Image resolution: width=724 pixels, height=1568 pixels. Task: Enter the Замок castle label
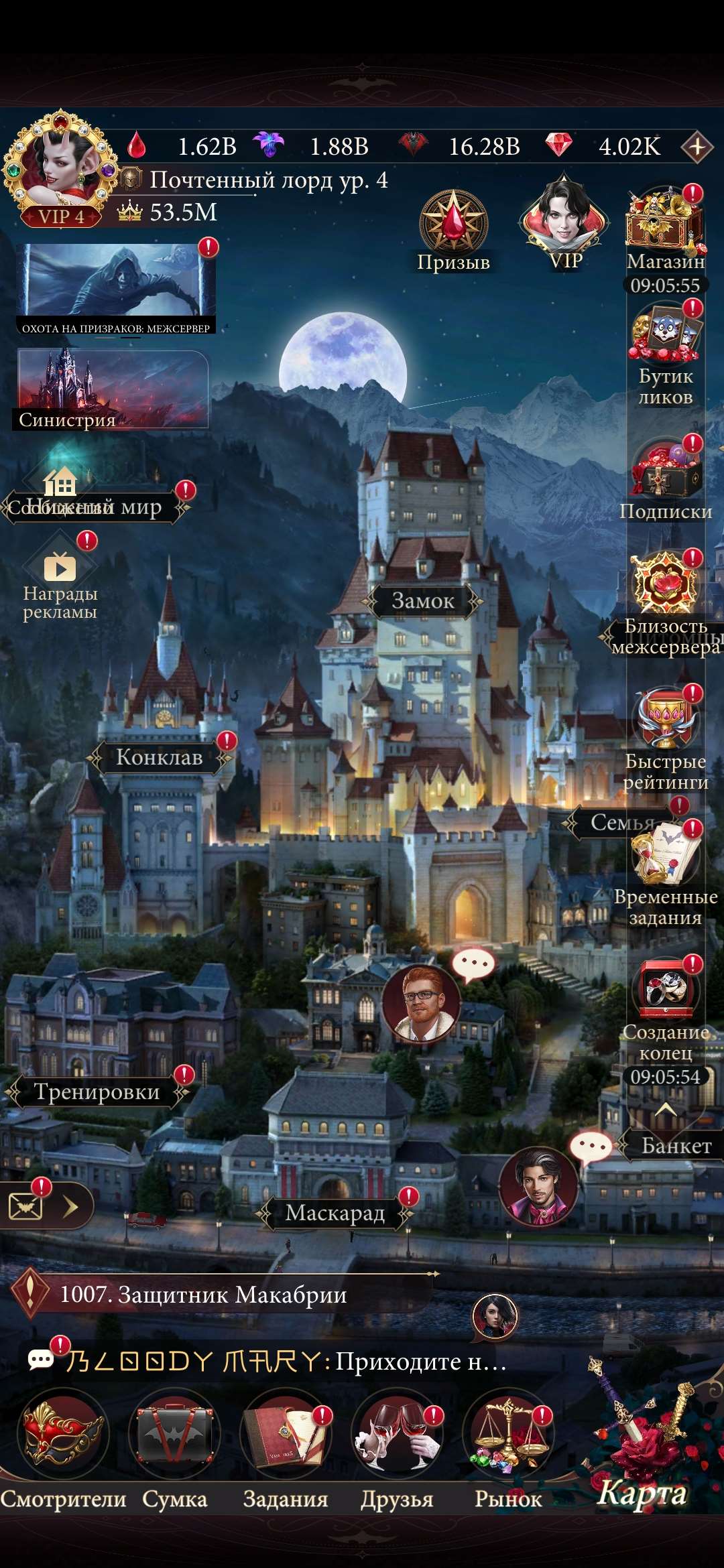coord(423,600)
